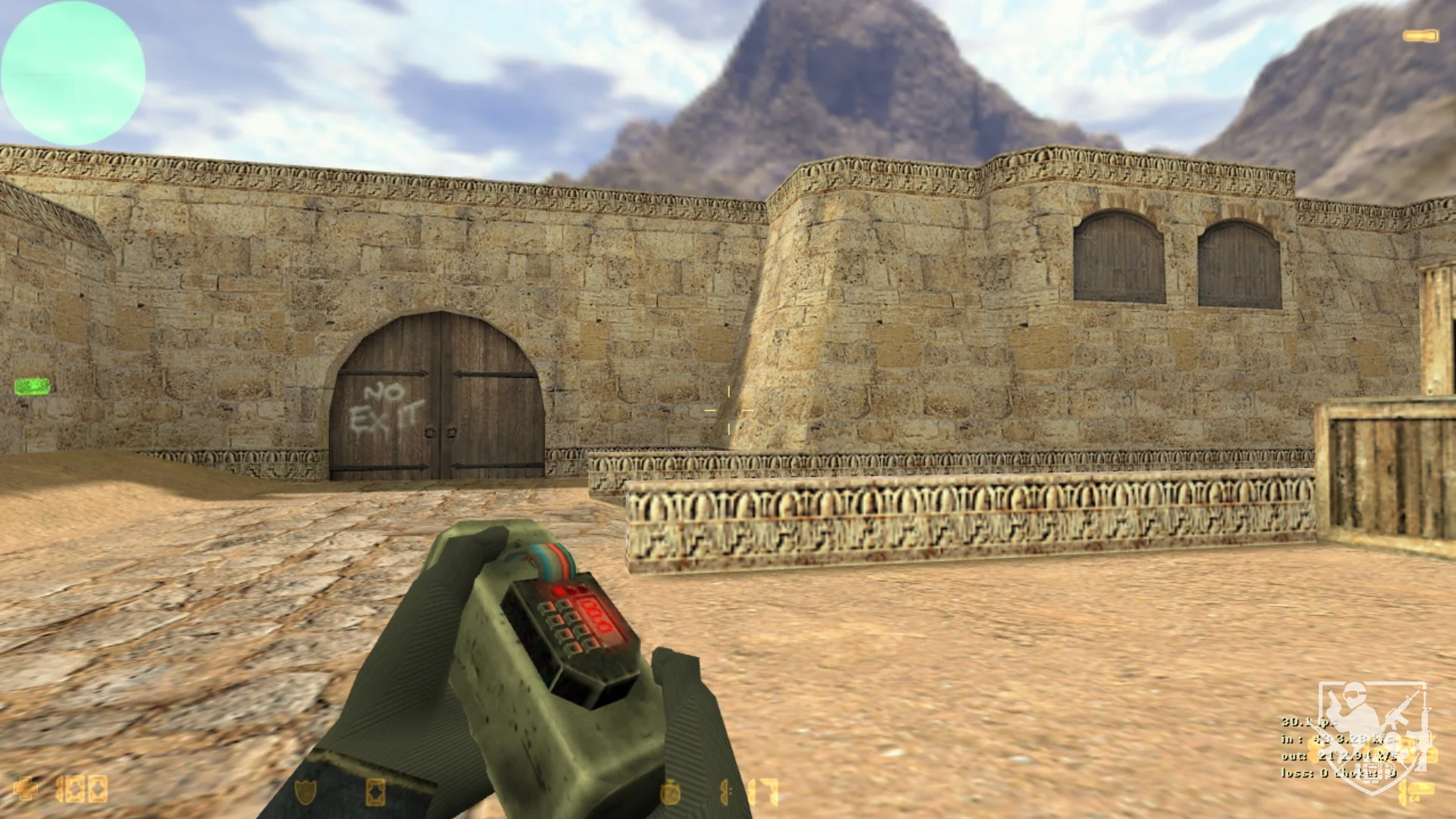Click the health cross icon
Viewport: 1456px width, 819px height.
(25, 789)
